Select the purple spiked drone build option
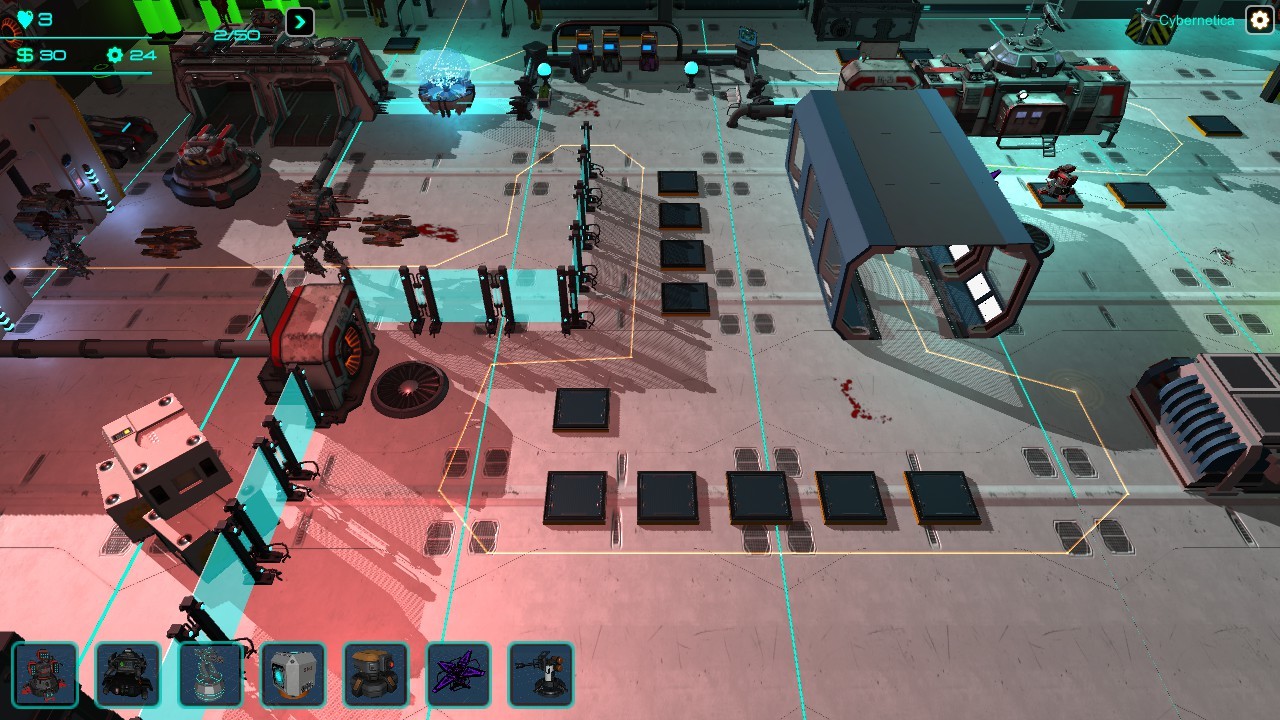This screenshot has width=1280, height=720. [459, 675]
